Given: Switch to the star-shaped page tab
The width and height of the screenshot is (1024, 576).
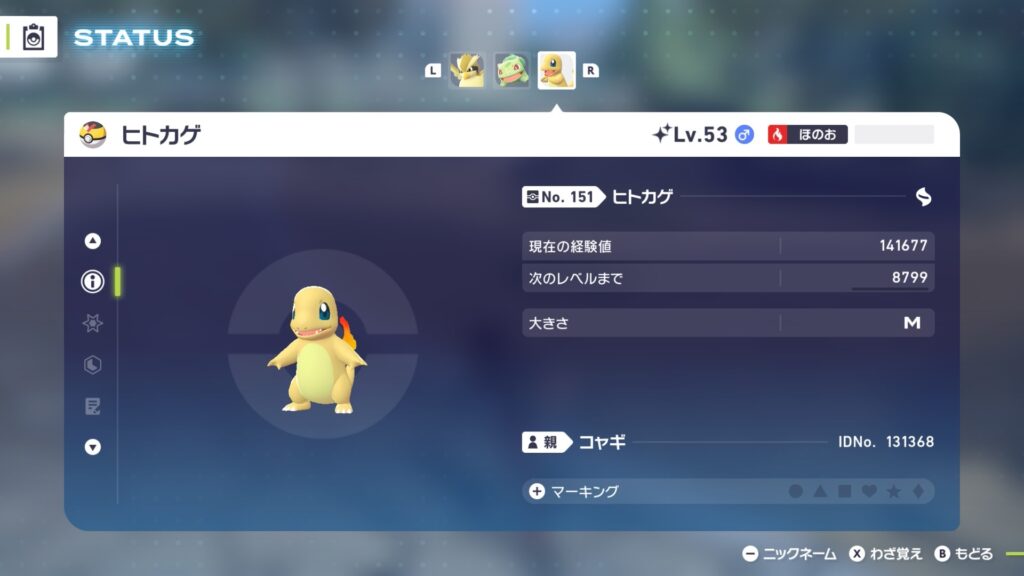Looking at the screenshot, I should pos(93,323).
